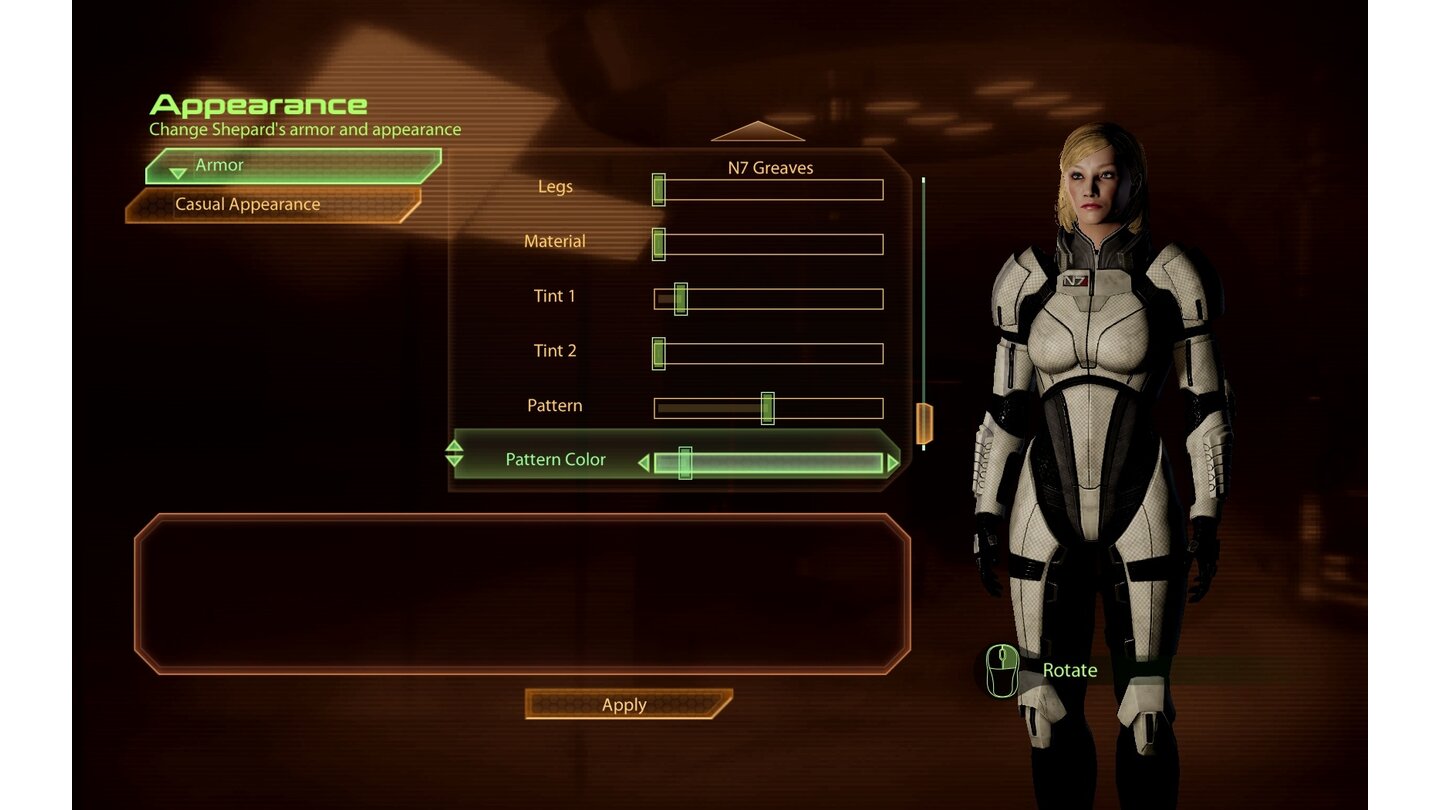Click the up arrow above N7 Greaves

tap(758, 131)
